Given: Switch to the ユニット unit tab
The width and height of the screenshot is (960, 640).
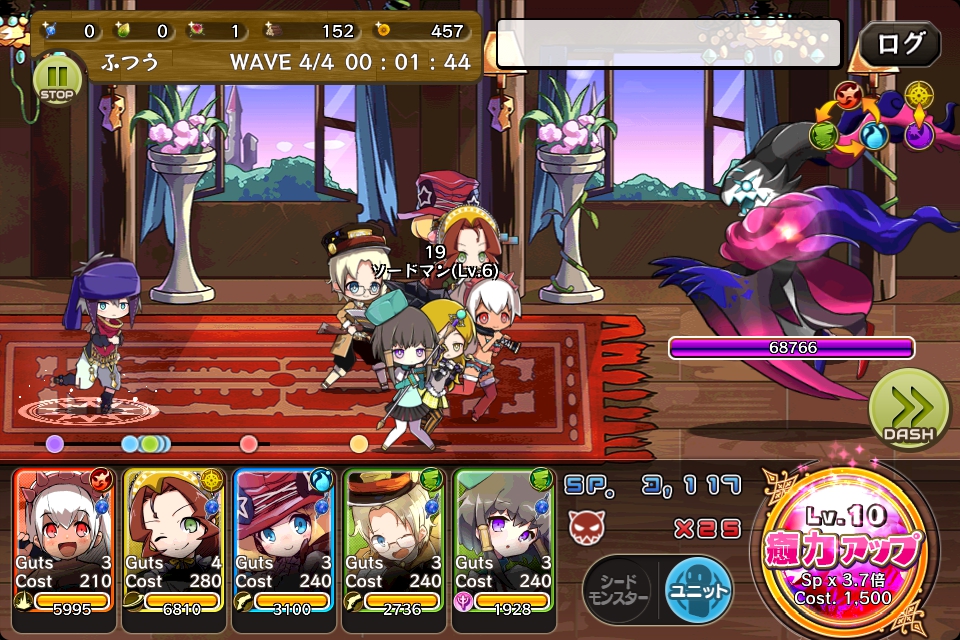Looking at the screenshot, I should pos(698,589).
